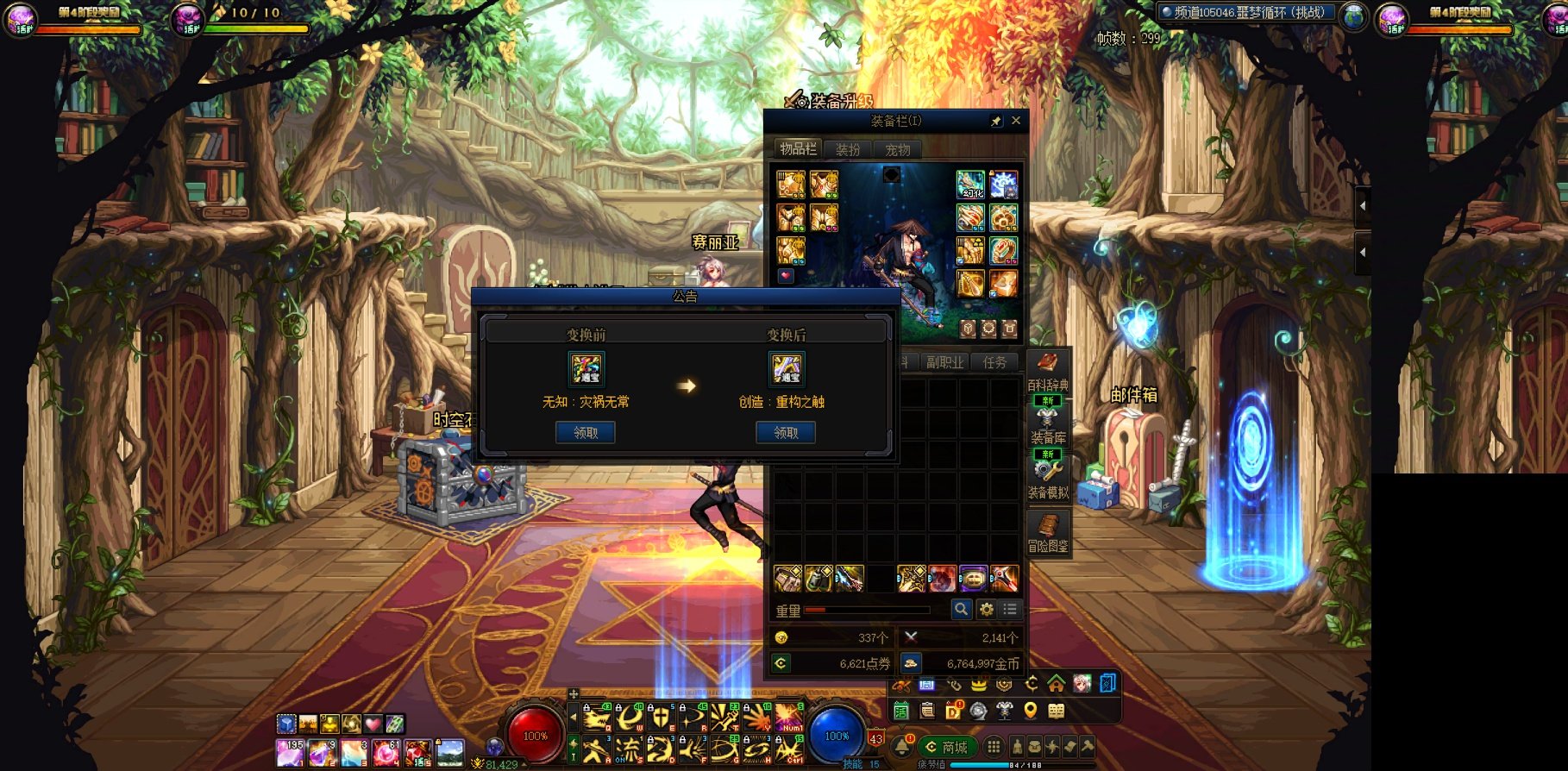Screen dimensions: 1568x771
Task: Claim the pre-transform item 无知：灾祸无常
Action: coord(586,433)
